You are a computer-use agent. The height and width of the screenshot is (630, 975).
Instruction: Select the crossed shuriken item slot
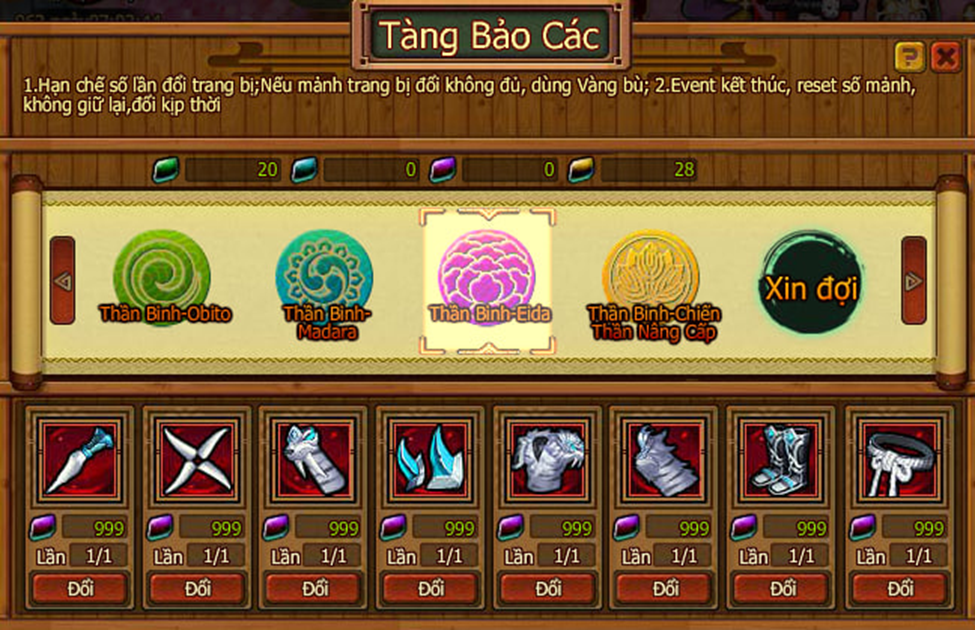pyautogui.click(x=196, y=459)
